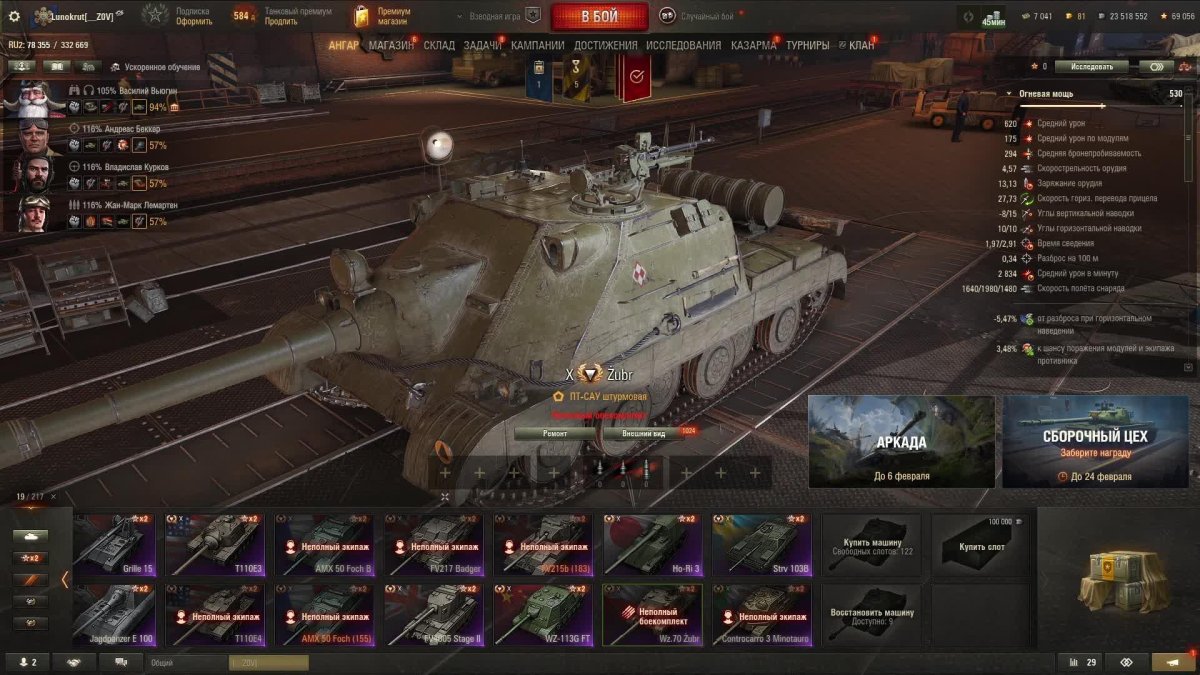Pick the Jagdpanzer E 100 tank card

pyautogui.click(x=114, y=615)
